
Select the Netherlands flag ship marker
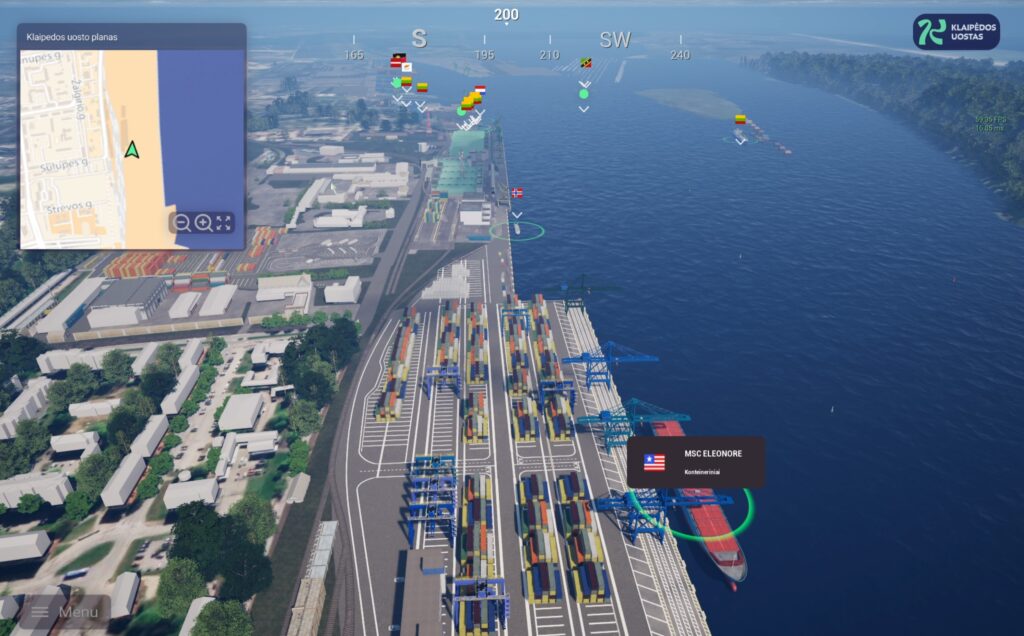480,89
